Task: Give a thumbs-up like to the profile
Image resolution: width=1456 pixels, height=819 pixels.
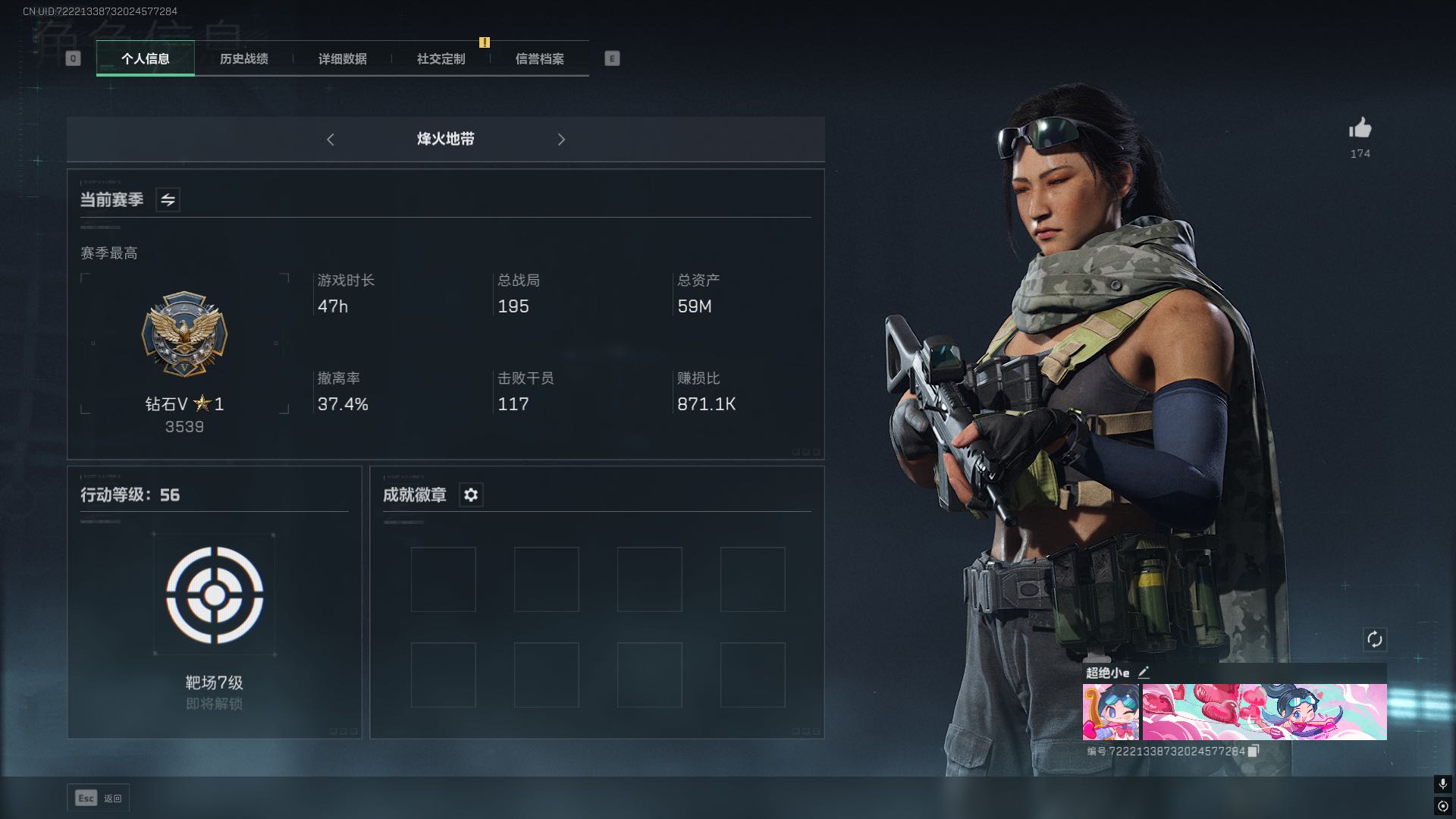Action: 1360,128
